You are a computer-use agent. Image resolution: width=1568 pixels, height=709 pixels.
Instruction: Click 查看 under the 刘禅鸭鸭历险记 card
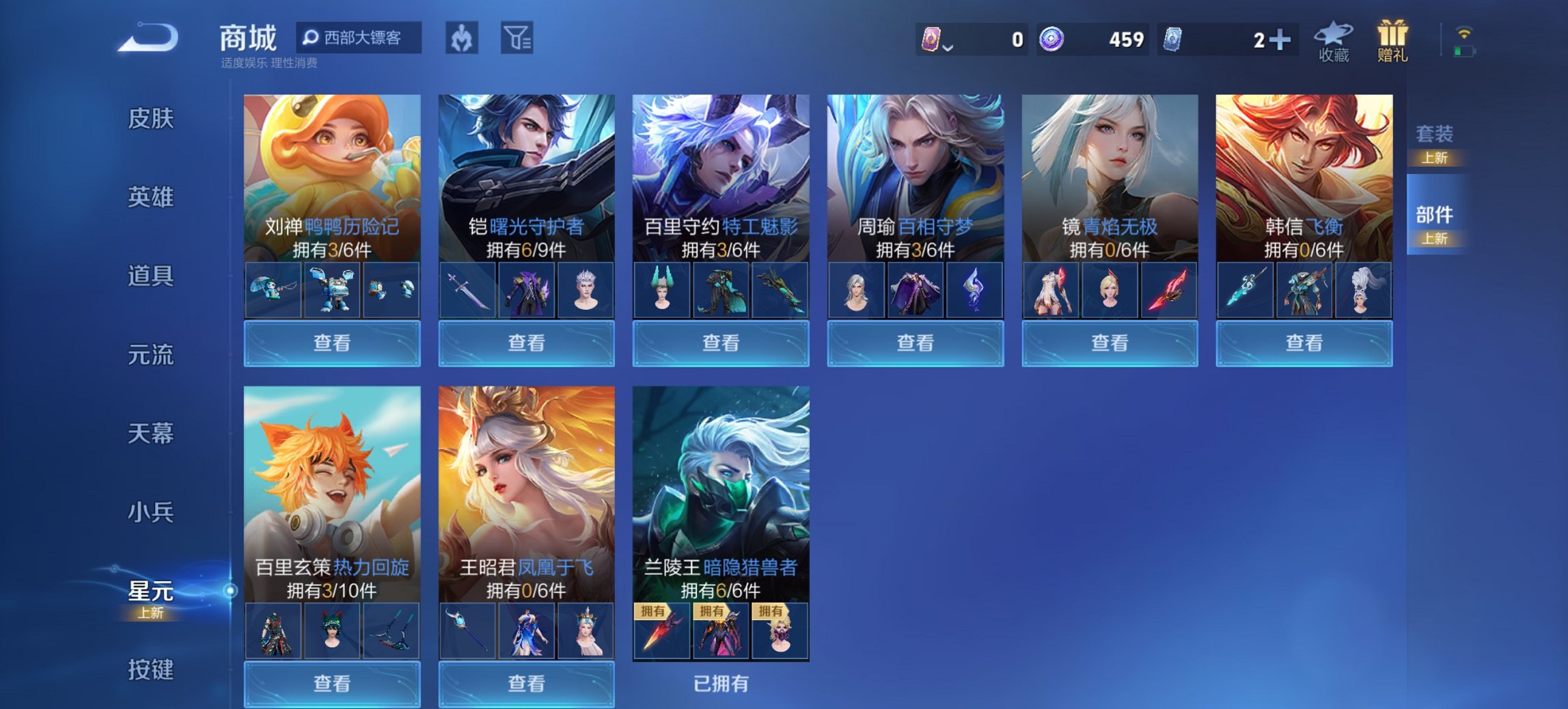coord(331,343)
